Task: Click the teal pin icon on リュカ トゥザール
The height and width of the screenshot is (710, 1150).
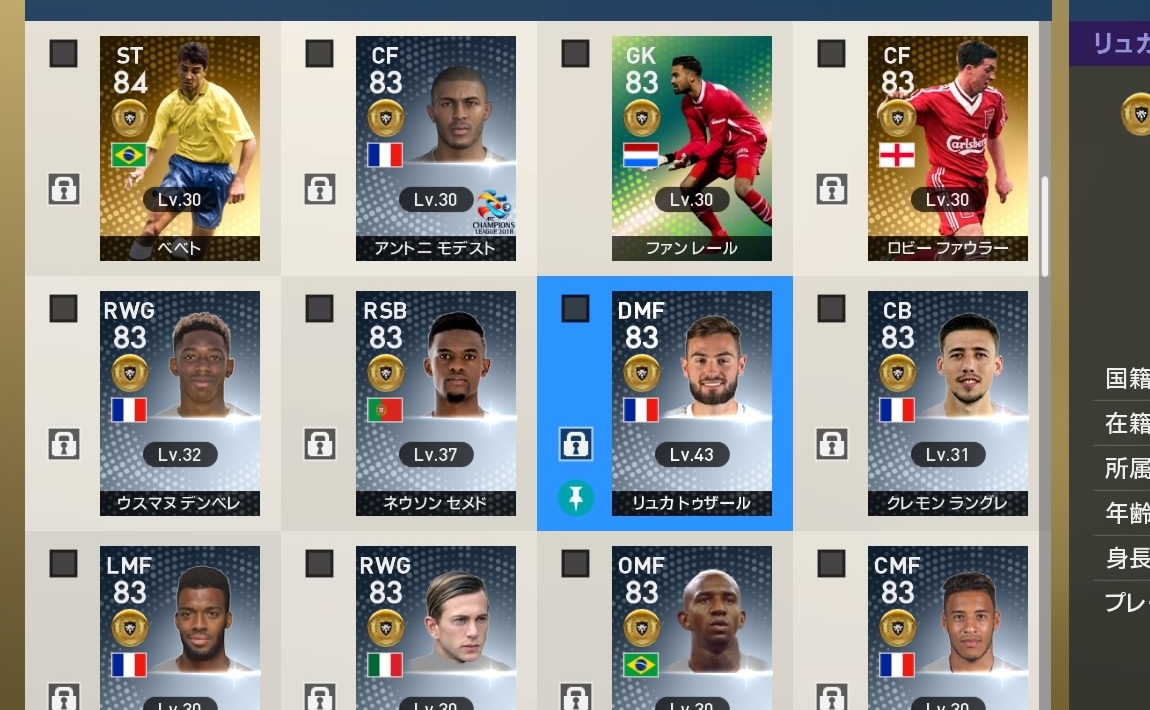Action: coord(575,497)
